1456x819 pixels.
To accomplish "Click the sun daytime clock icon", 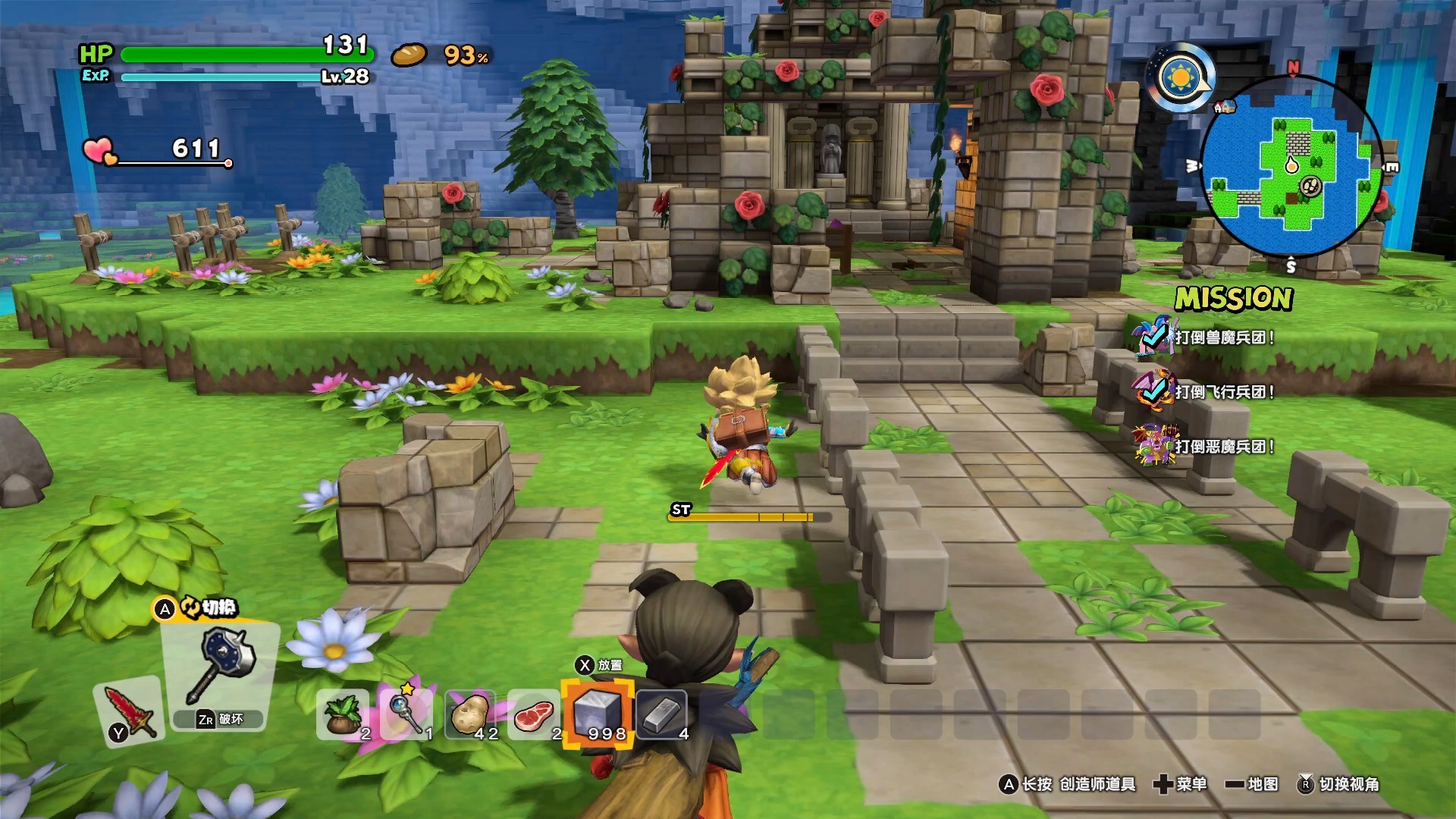I will pos(1181,77).
